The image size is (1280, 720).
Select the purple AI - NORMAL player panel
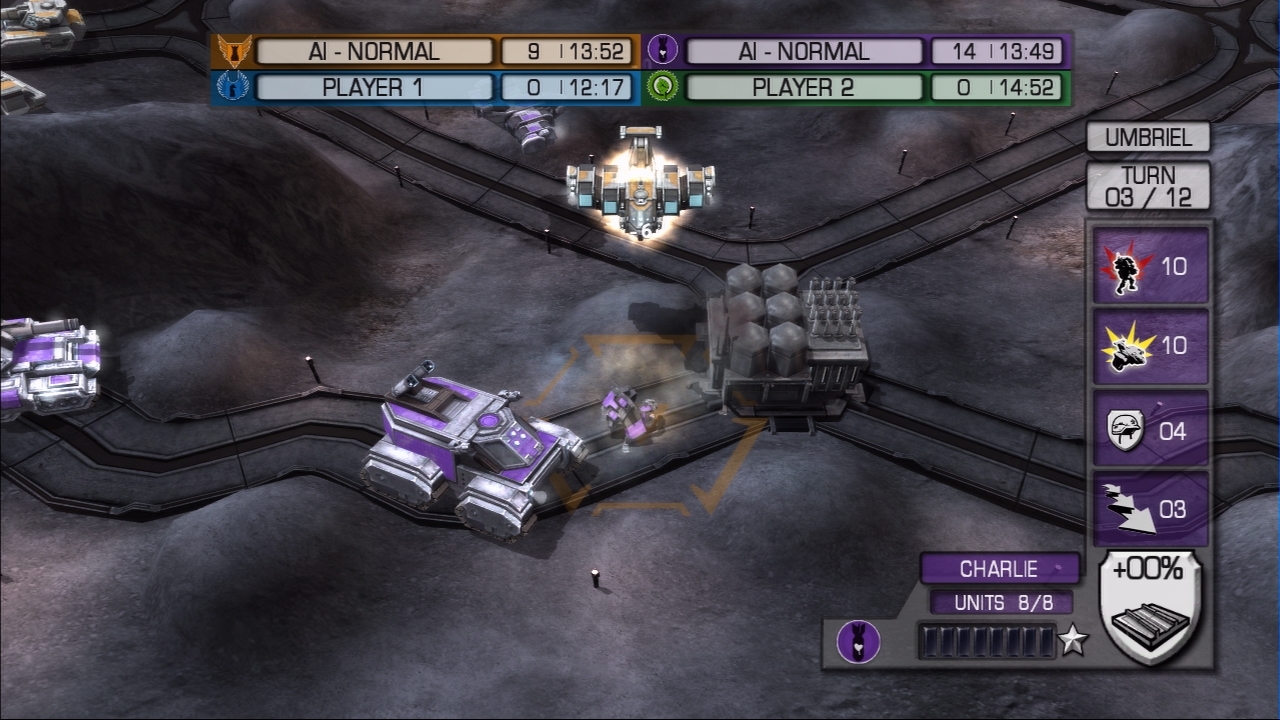click(x=804, y=51)
